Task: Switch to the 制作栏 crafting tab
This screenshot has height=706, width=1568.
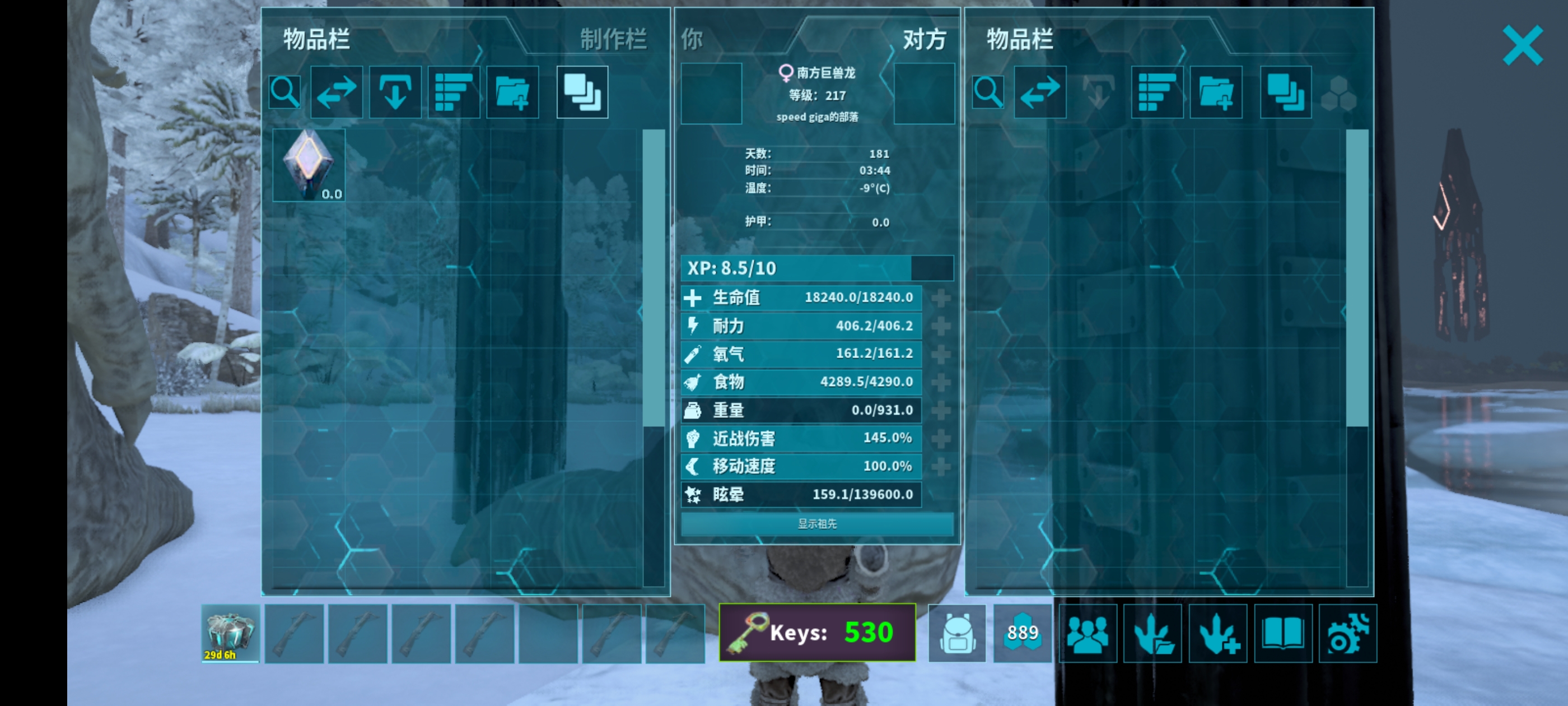Action: [612, 40]
